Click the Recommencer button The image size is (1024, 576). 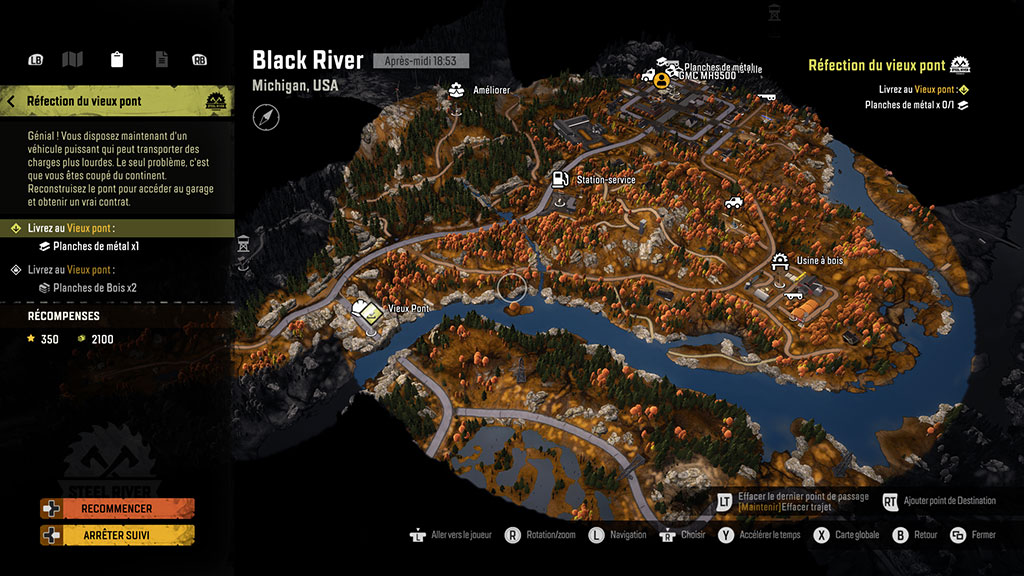117,508
